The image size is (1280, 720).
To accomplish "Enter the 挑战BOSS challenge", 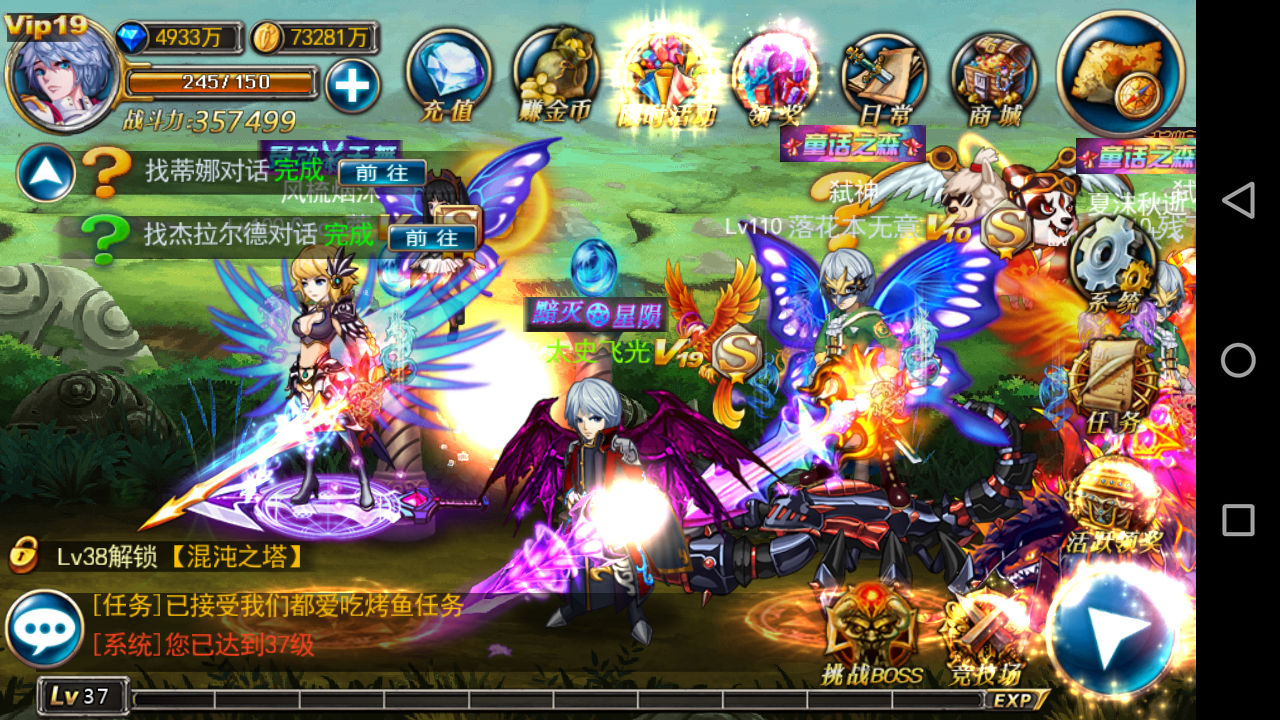I will (x=870, y=630).
